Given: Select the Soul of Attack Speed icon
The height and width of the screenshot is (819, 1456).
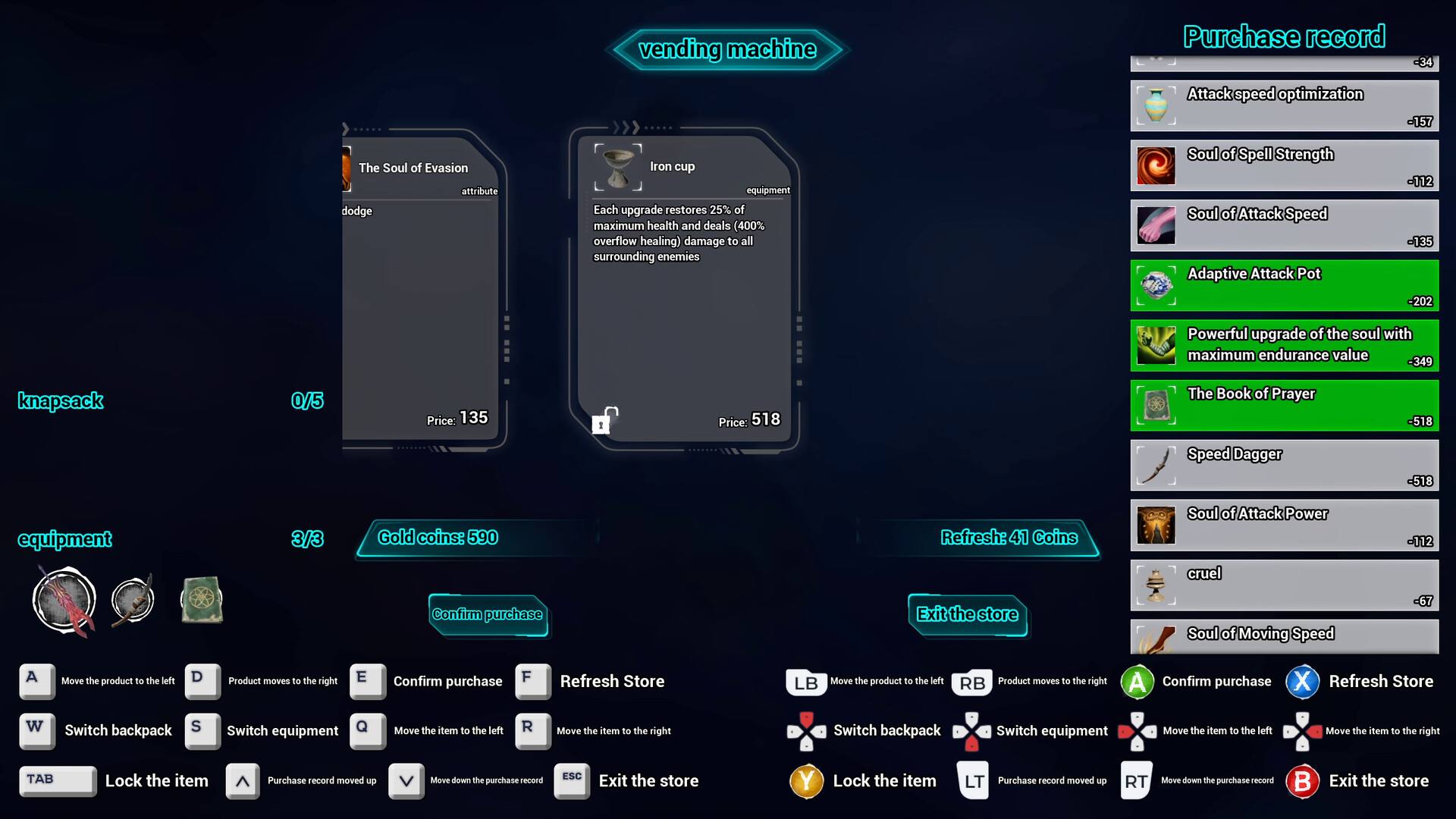Looking at the screenshot, I should 1156,225.
